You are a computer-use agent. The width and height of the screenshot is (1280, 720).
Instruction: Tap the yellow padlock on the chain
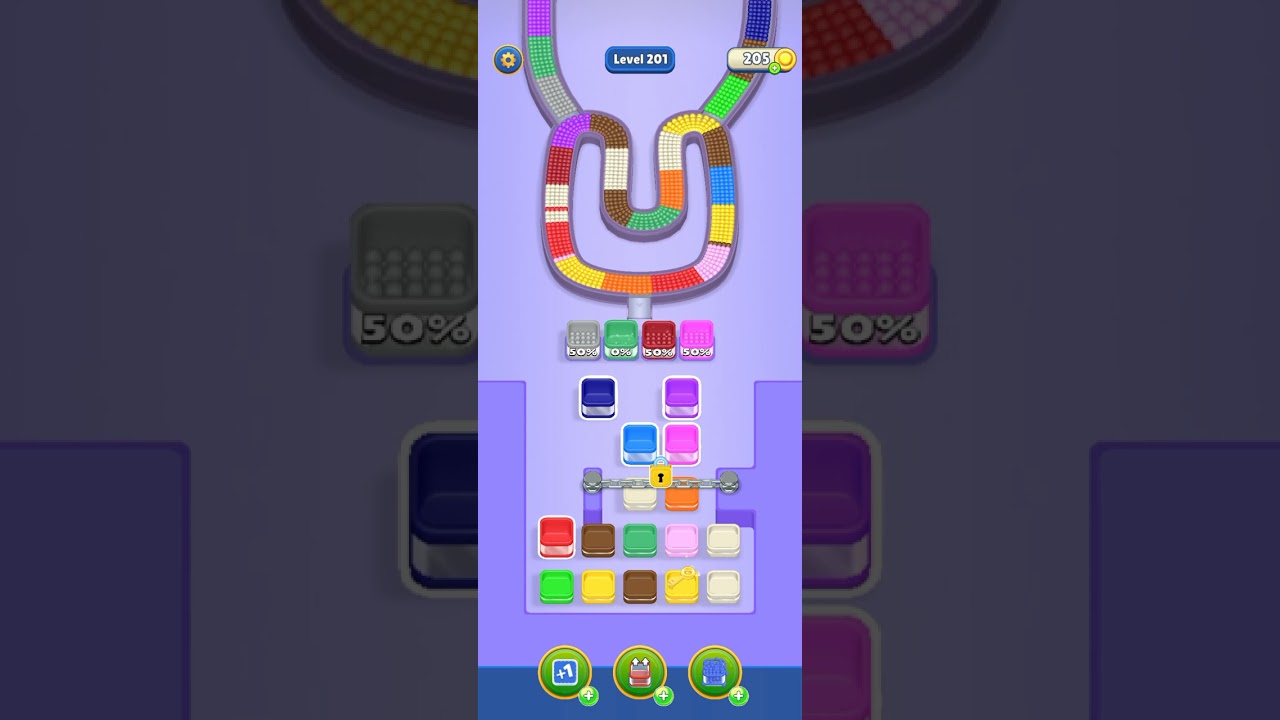tap(661, 474)
